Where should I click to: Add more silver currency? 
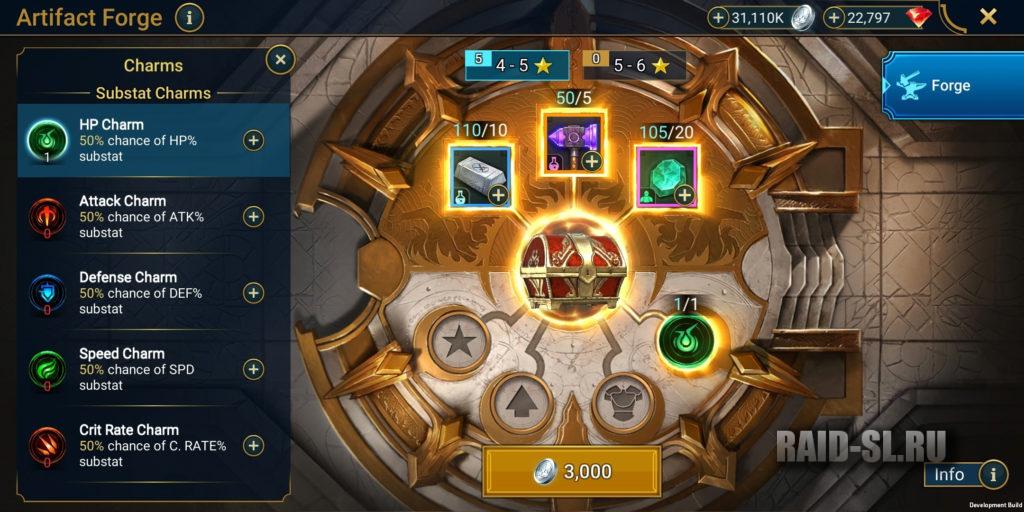click(x=718, y=17)
